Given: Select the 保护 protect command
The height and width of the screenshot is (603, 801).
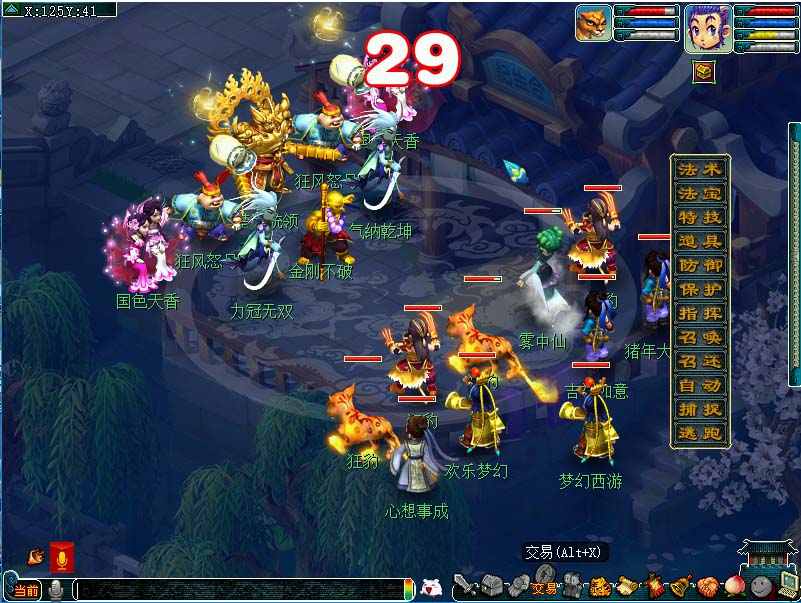Looking at the screenshot, I should (x=699, y=289).
